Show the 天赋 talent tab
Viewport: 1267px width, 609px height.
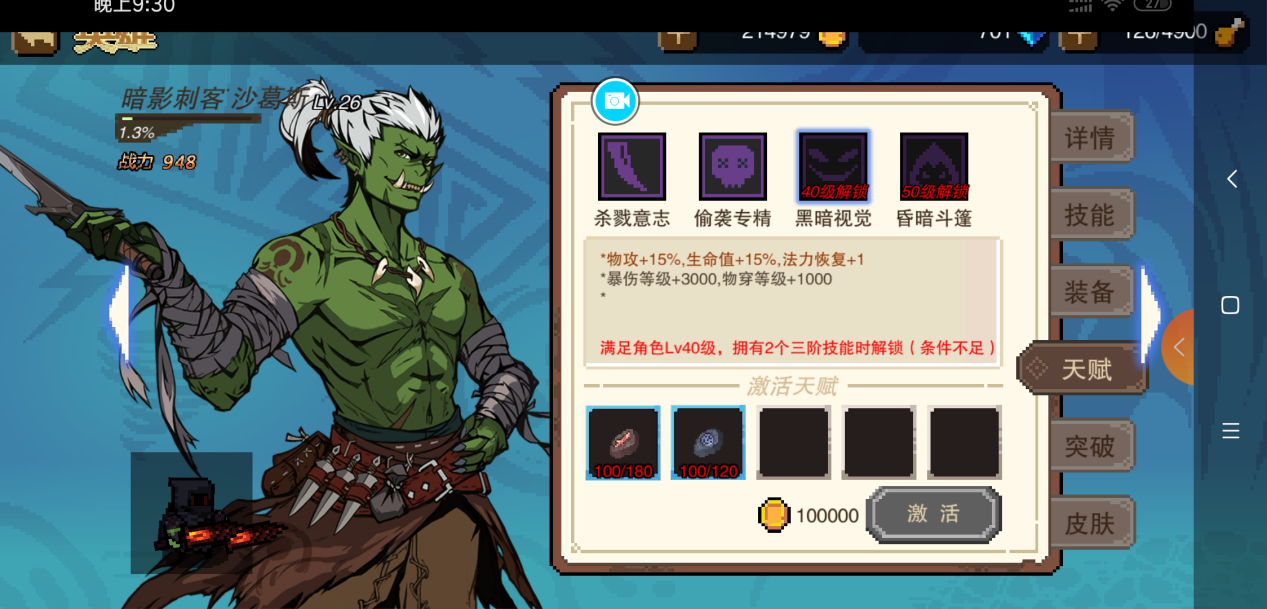[1085, 369]
